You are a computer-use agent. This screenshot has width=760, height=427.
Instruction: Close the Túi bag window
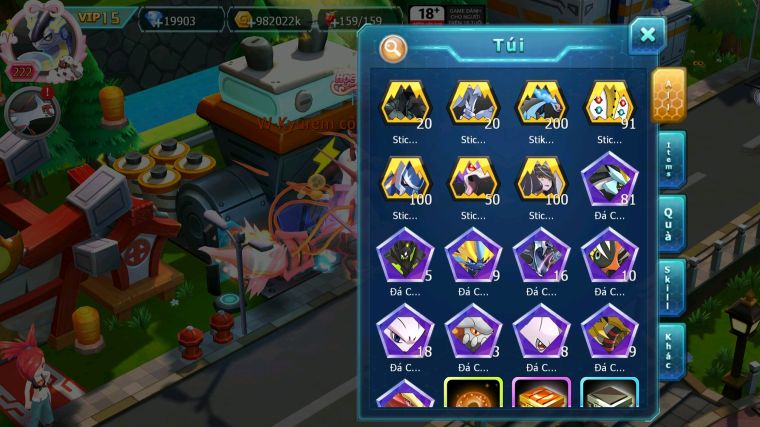pyautogui.click(x=647, y=35)
